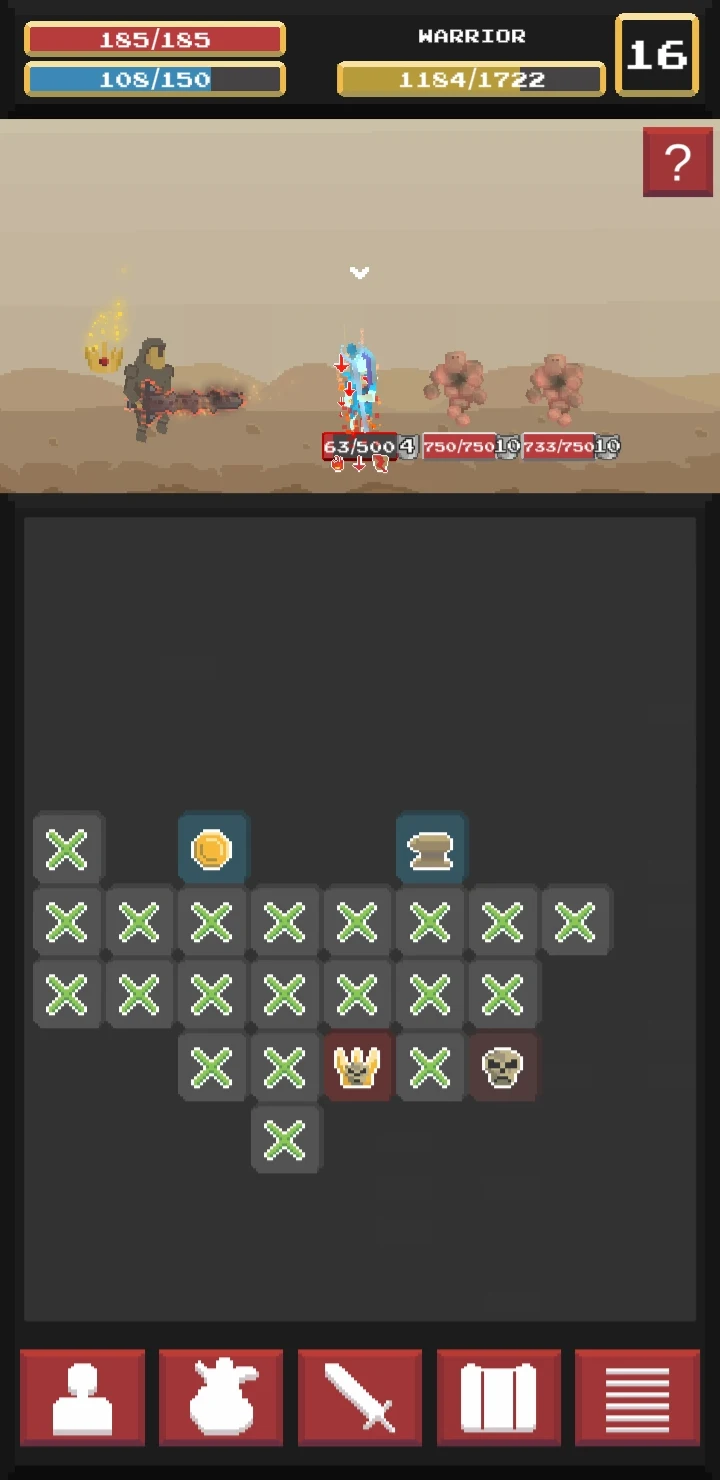Choose the crowned boss map tile
Screen dimensions: 720x1480
click(x=358, y=1067)
